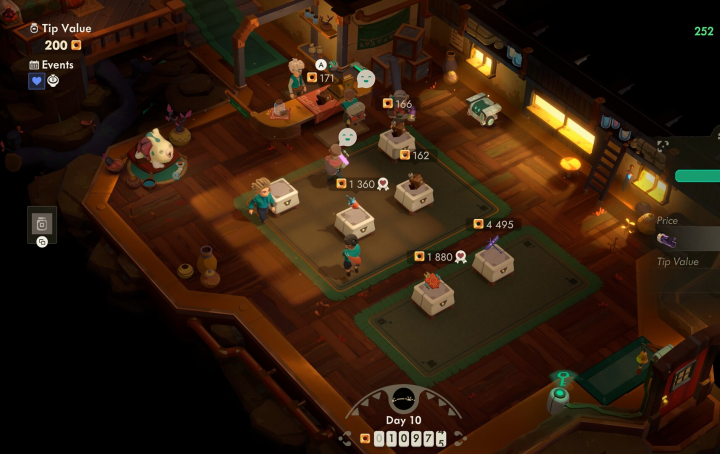Select the 4 495 price tag
Image resolution: width=720 pixels, height=454 pixels.
click(x=494, y=224)
